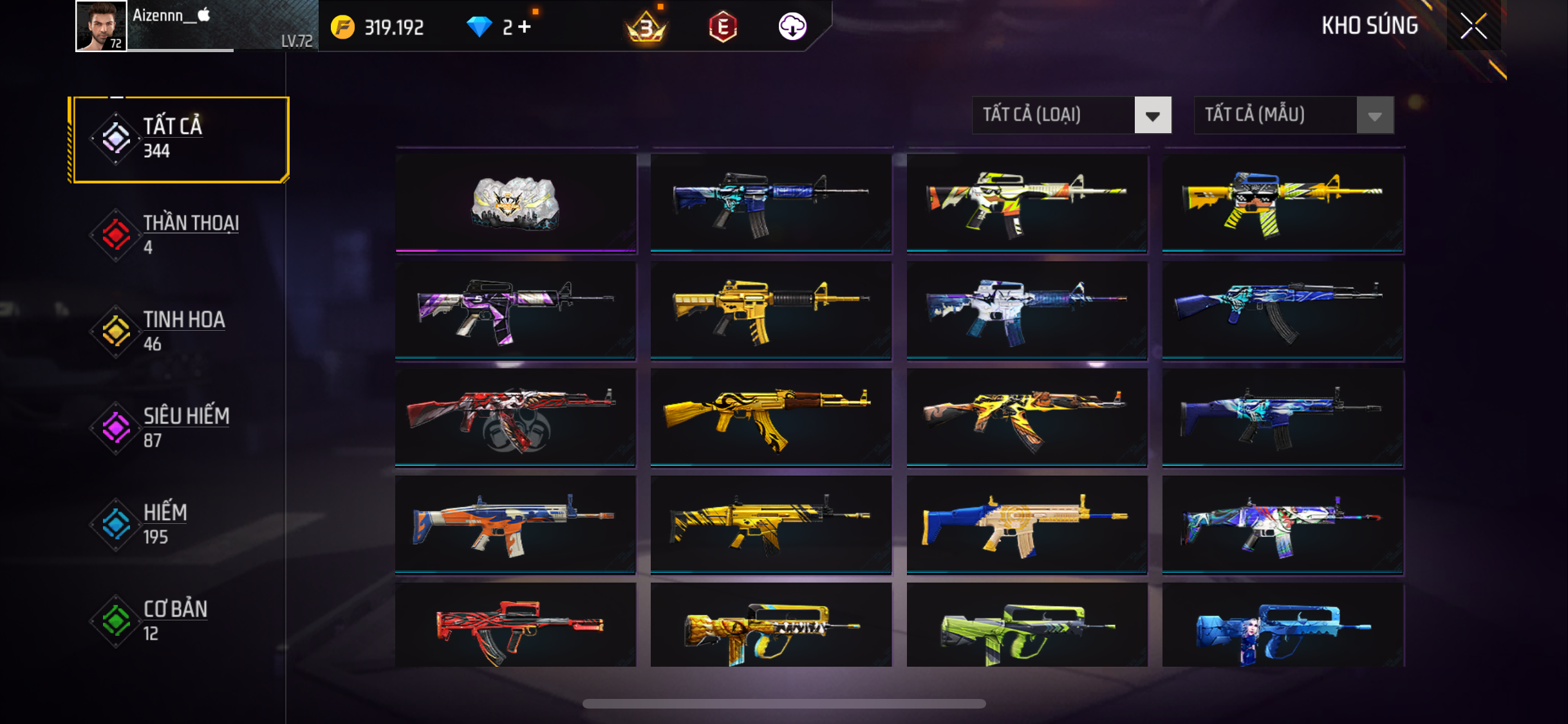Open the cloud download icon
1568x724 pixels.
[x=792, y=27]
